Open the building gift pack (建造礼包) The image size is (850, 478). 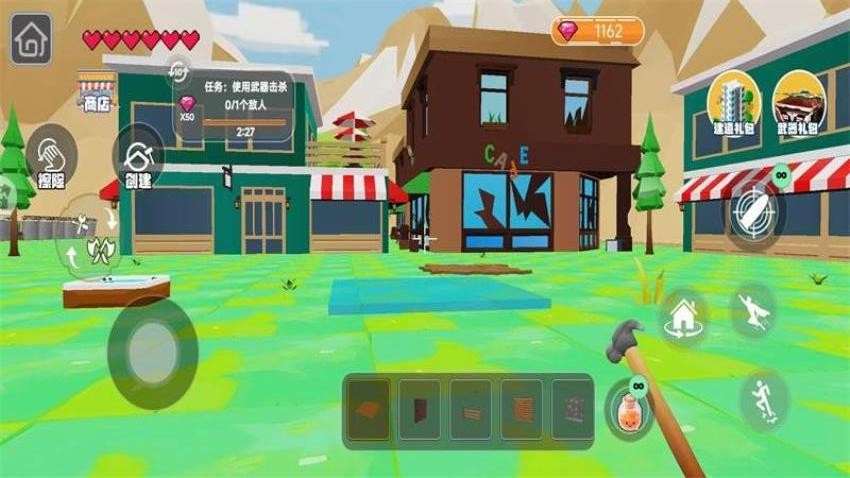coord(734,101)
